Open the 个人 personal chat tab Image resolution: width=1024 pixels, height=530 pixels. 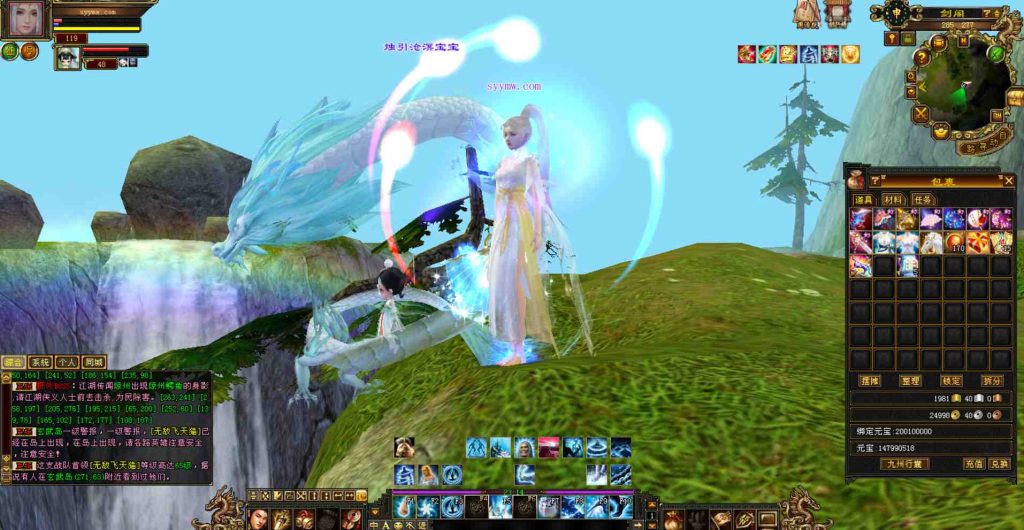67,362
